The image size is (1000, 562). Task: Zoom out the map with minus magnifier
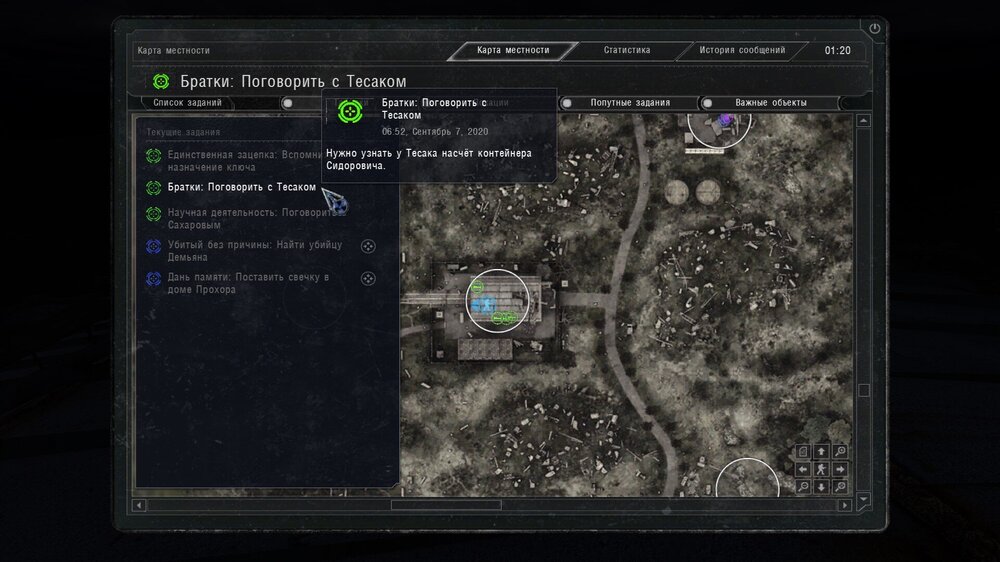[x=803, y=486]
